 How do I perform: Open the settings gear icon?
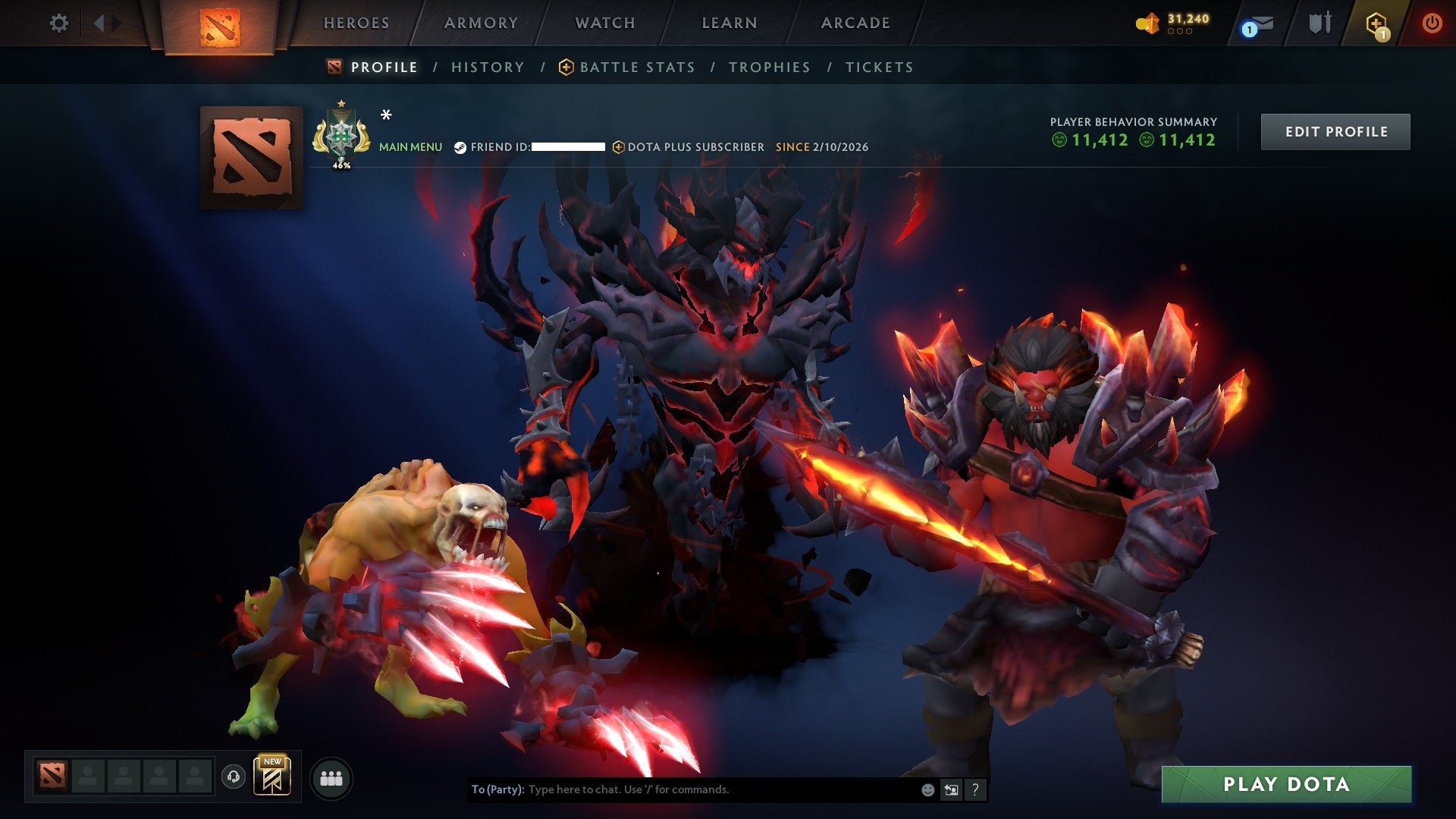point(58,24)
